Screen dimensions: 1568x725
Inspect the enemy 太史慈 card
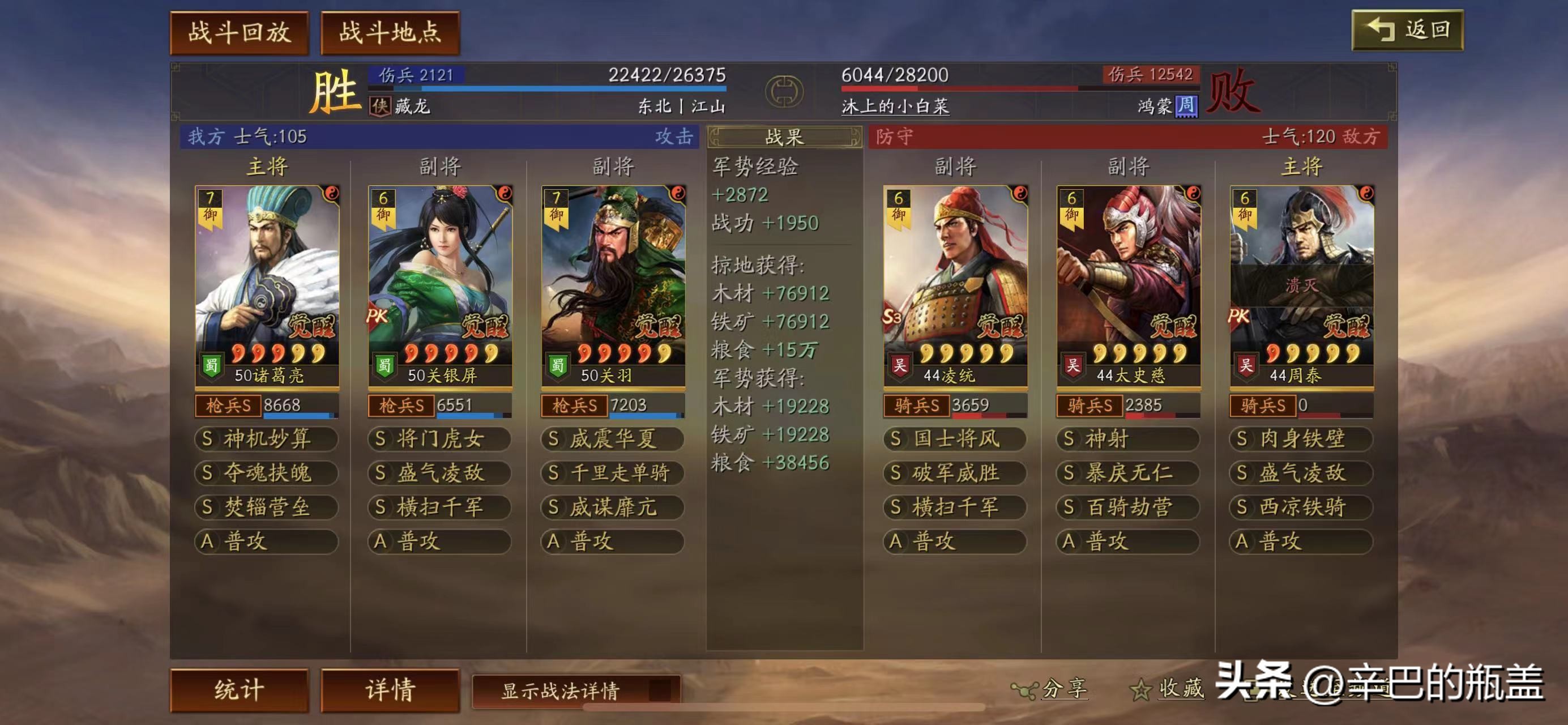[1128, 286]
